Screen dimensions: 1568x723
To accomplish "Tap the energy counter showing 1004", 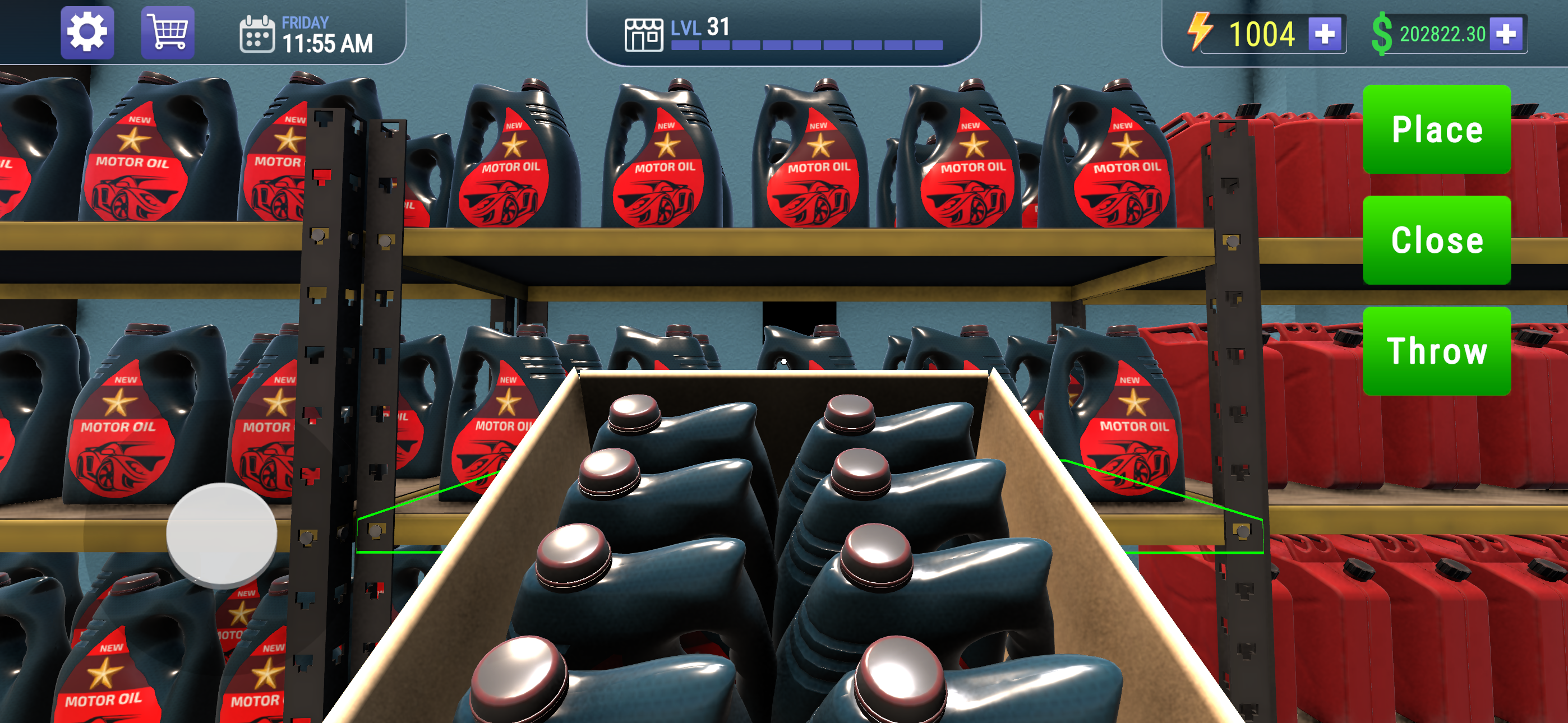I will [x=1261, y=34].
